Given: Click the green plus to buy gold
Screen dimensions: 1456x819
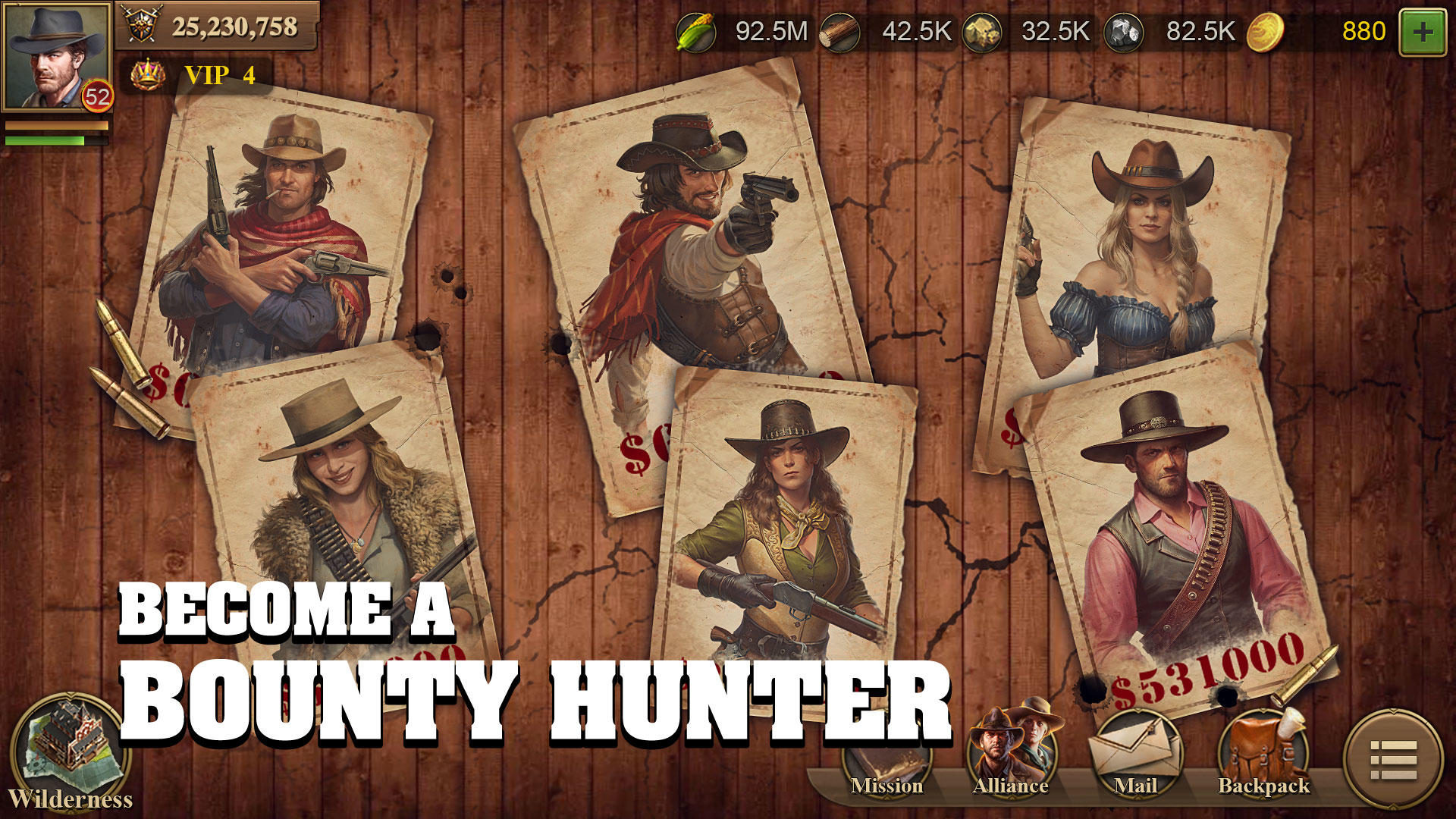Looking at the screenshot, I should pyautogui.click(x=1424, y=32).
